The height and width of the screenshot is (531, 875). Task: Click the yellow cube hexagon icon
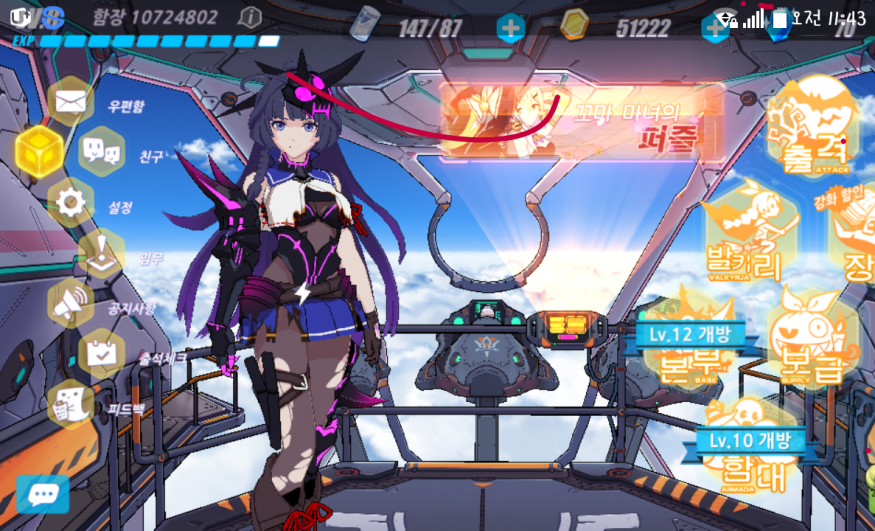[37, 152]
